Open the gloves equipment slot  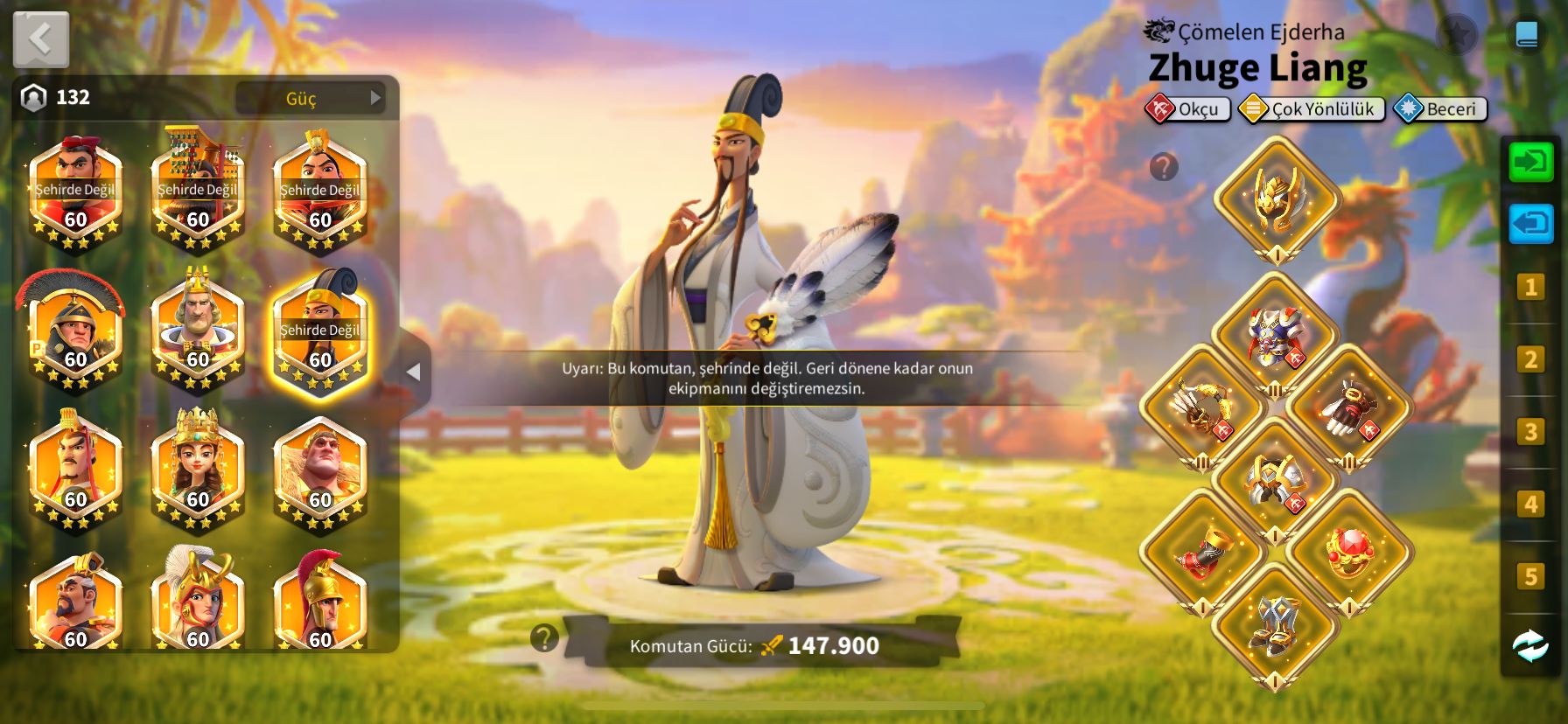coord(1349,407)
